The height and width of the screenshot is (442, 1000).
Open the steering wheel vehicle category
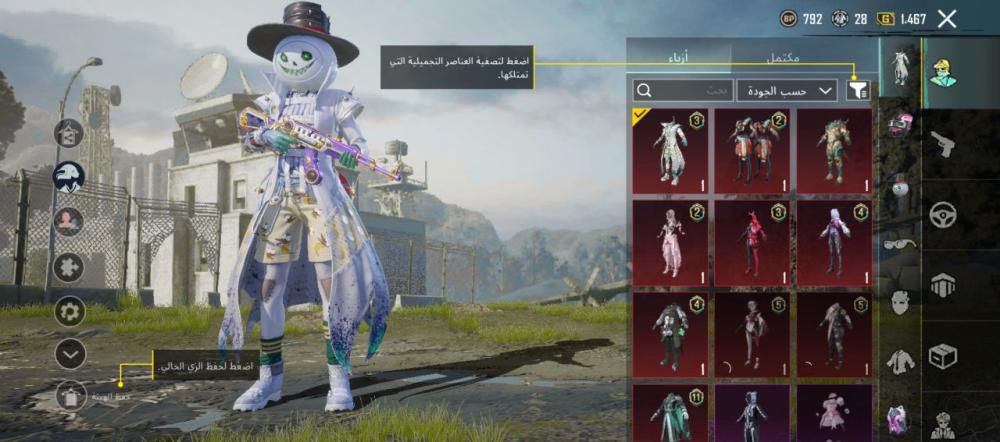point(943,214)
